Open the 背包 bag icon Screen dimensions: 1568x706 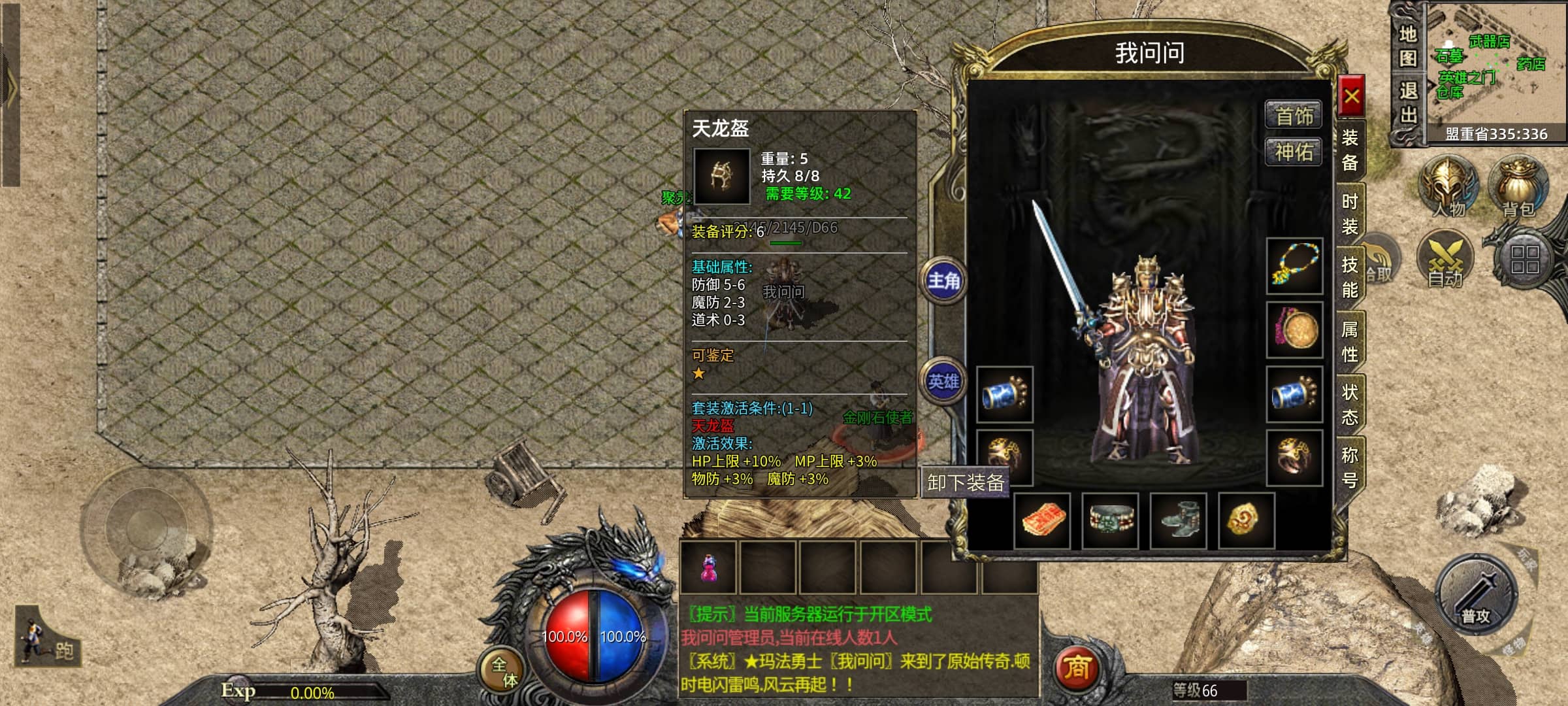[1518, 186]
